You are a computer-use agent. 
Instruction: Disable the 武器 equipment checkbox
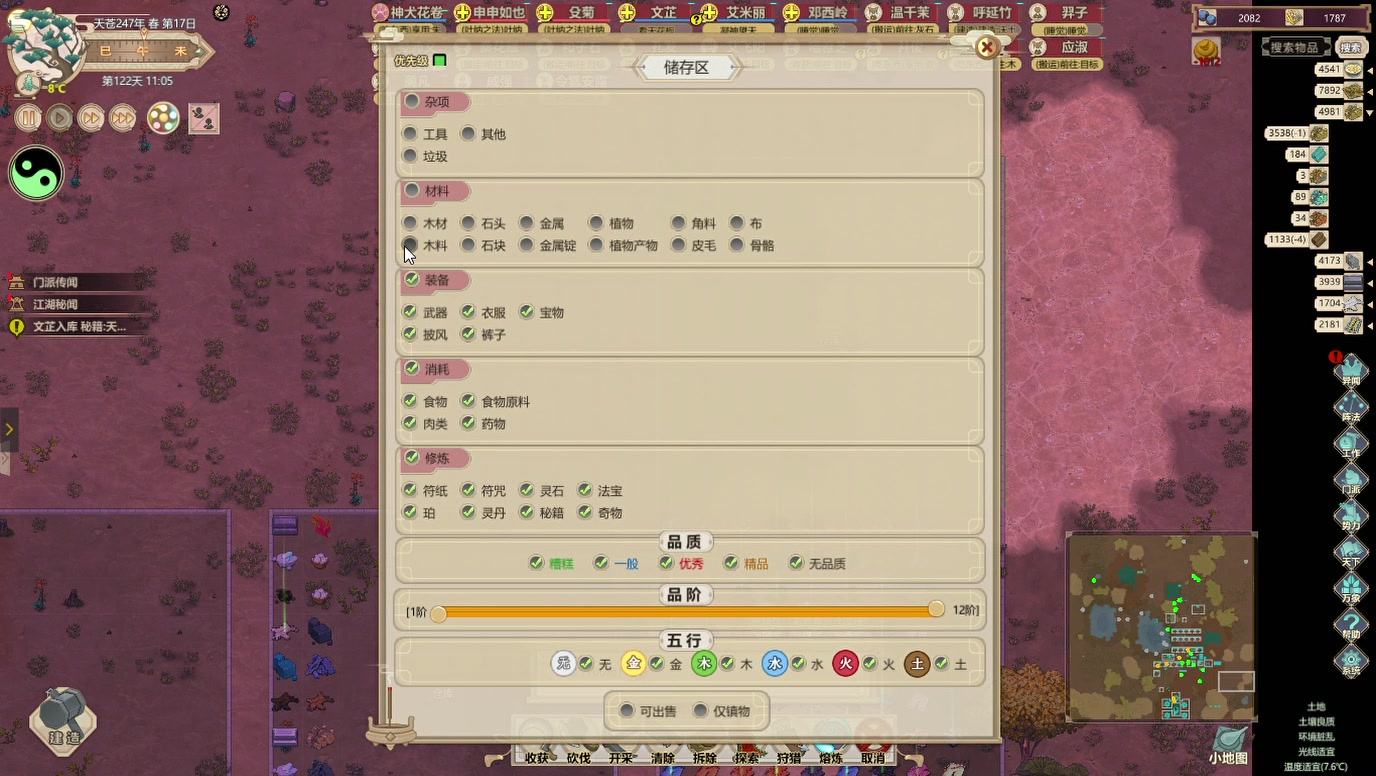tap(410, 311)
